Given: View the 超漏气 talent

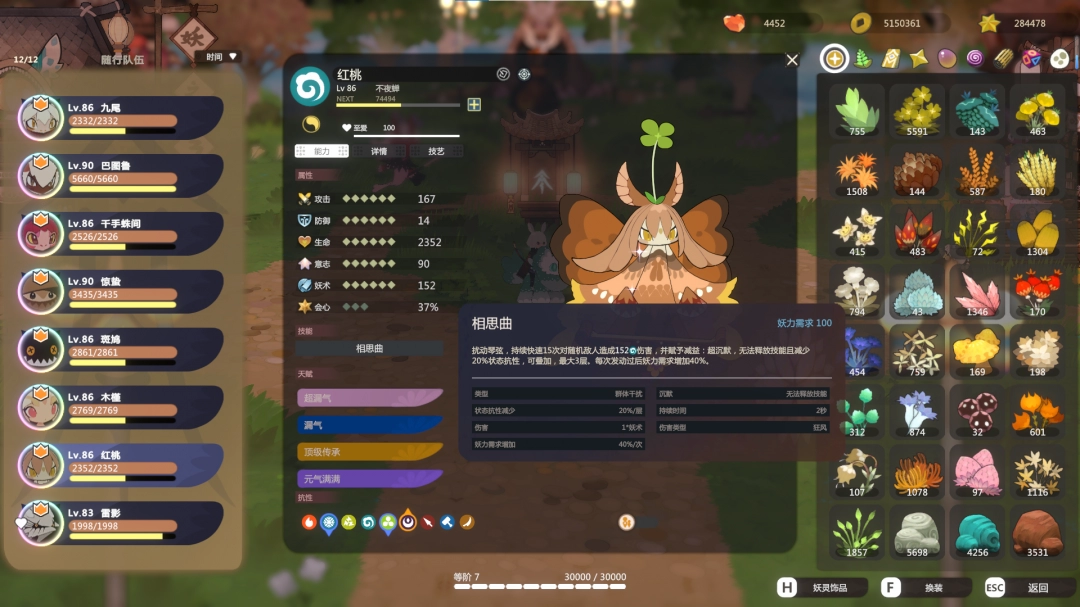Looking at the screenshot, I should 369,398.
